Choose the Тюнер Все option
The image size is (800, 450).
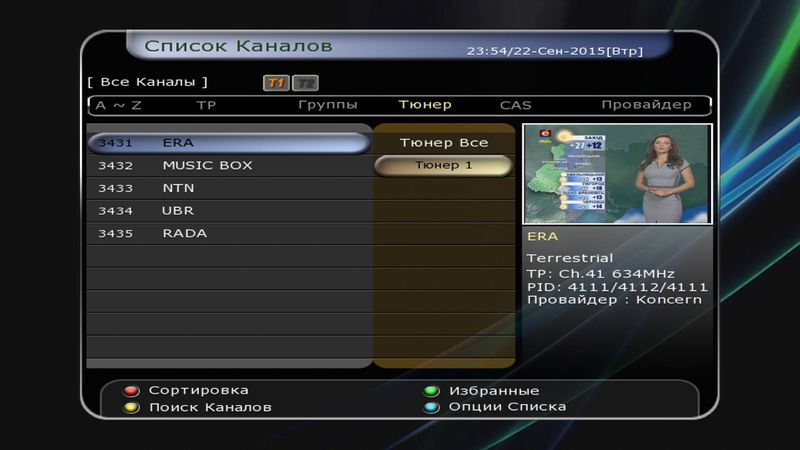pyautogui.click(x=443, y=143)
